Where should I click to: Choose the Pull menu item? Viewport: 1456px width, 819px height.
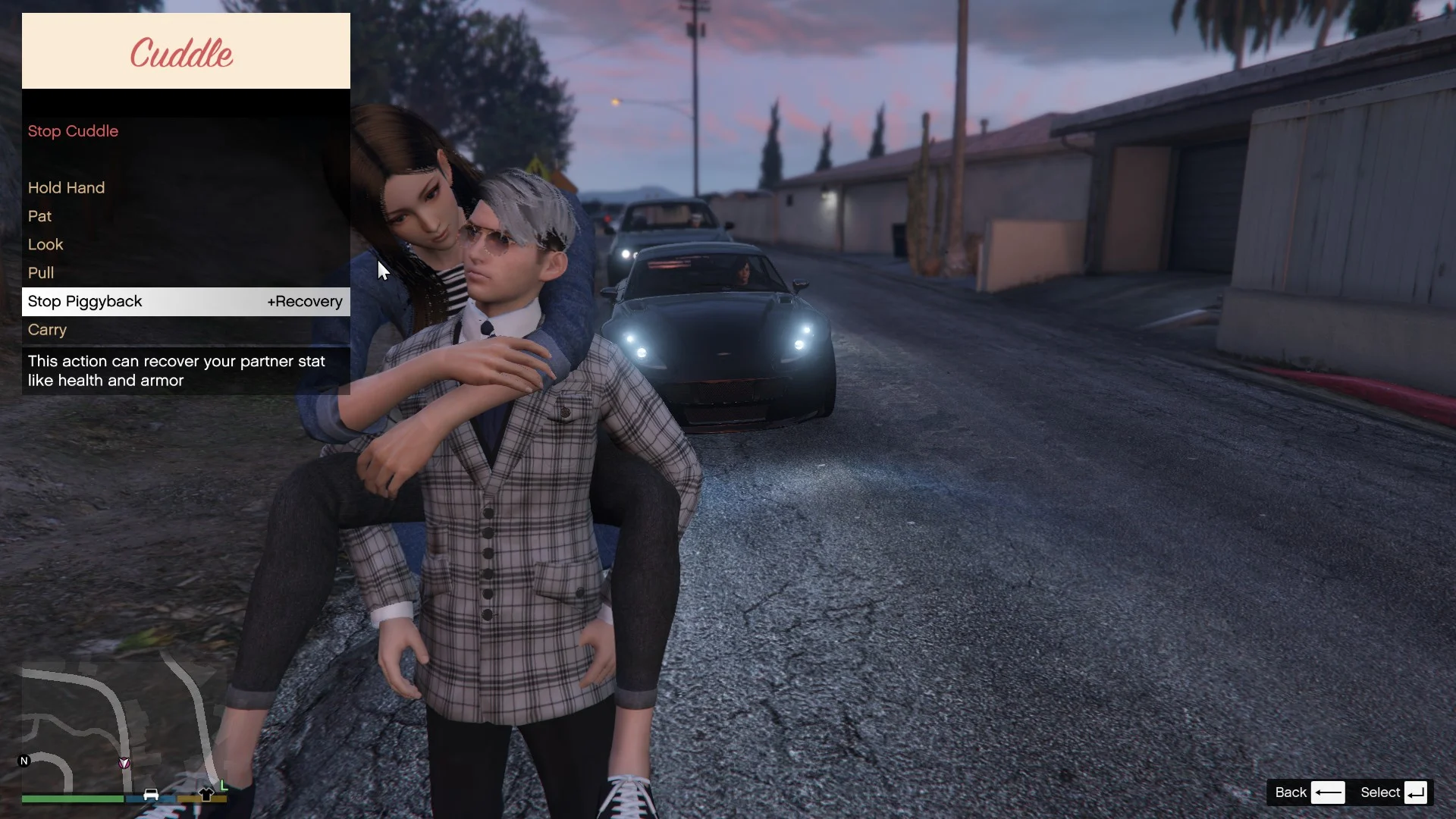41,273
